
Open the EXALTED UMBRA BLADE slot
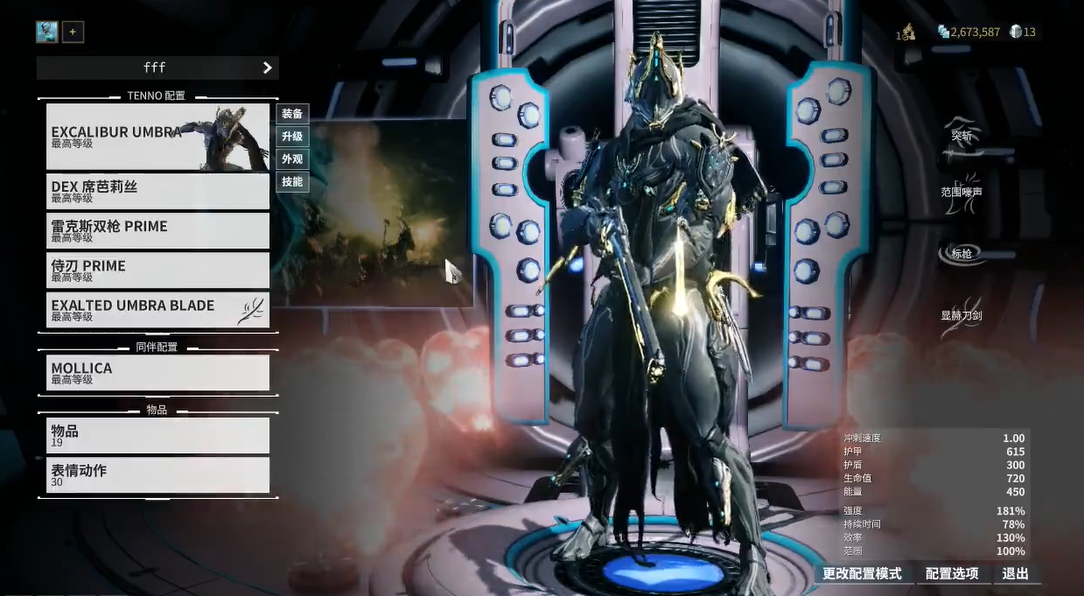(157, 310)
